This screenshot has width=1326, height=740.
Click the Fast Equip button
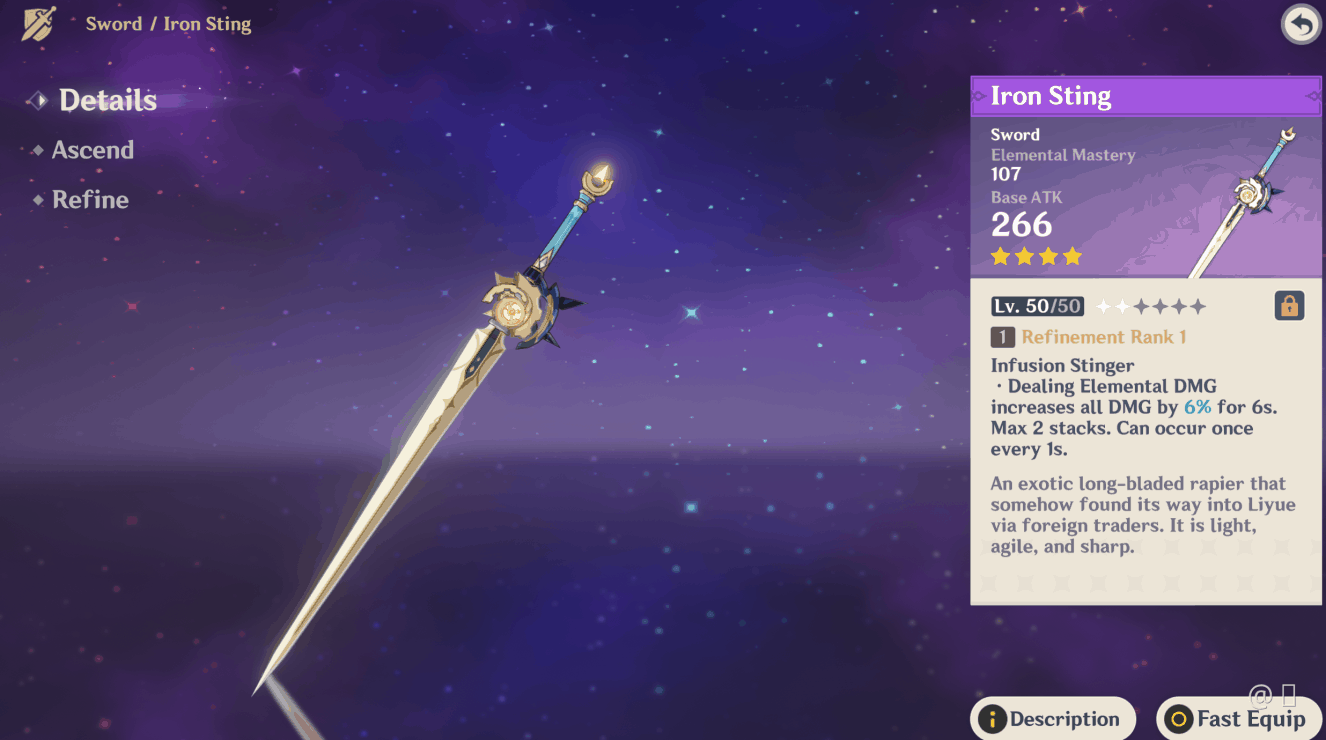pyautogui.click(x=1238, y=719)
